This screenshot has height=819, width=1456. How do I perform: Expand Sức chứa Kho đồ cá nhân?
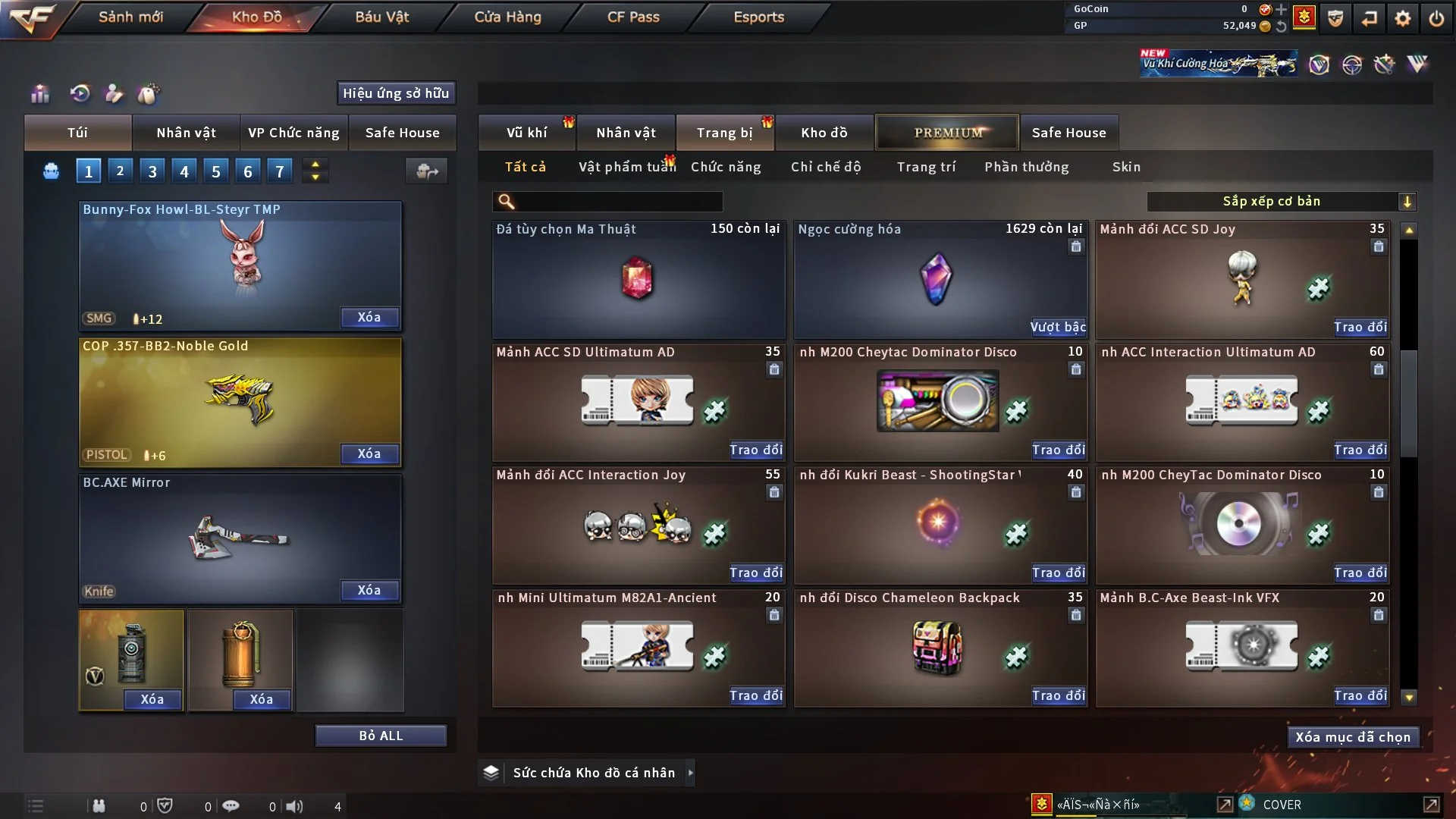point(690,773)
